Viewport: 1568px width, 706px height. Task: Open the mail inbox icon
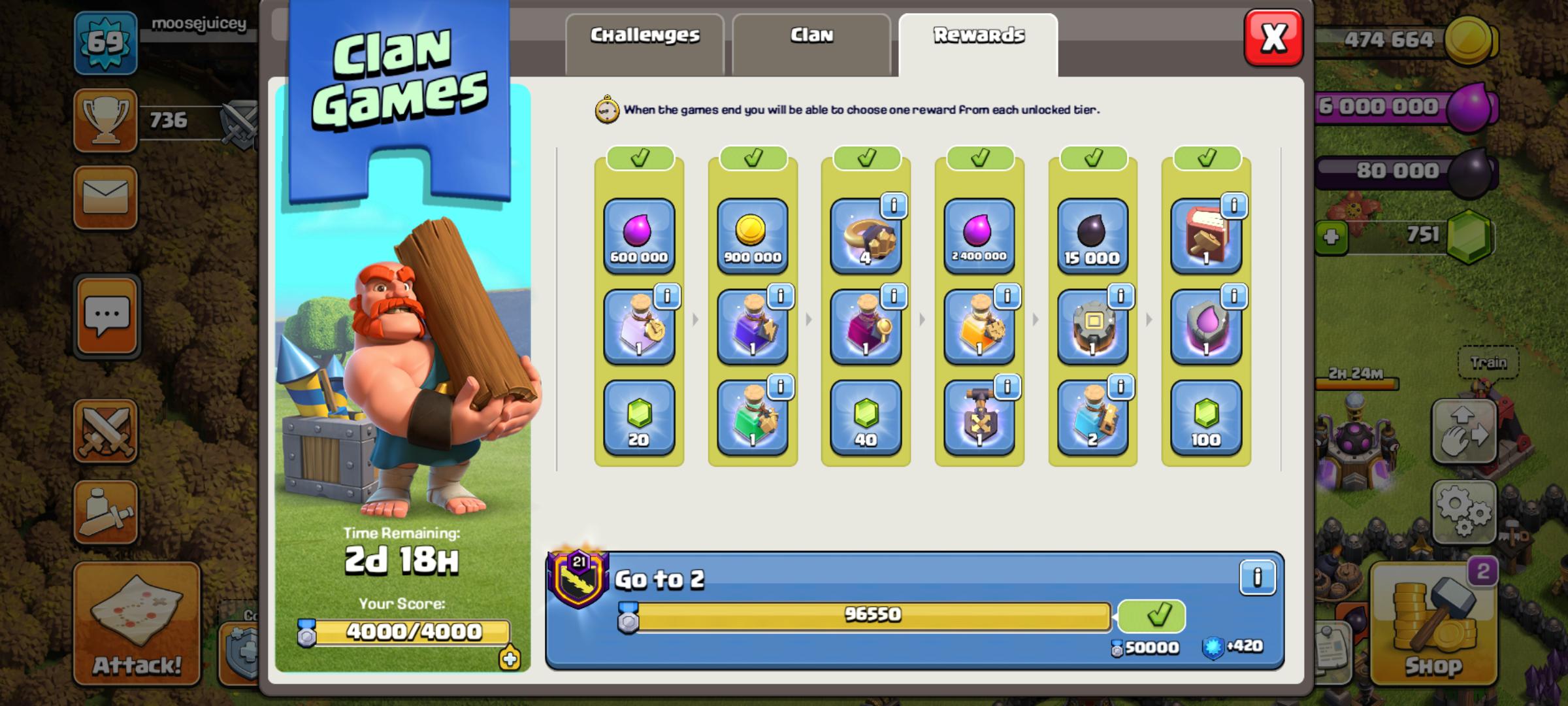(x=106, y=197)
